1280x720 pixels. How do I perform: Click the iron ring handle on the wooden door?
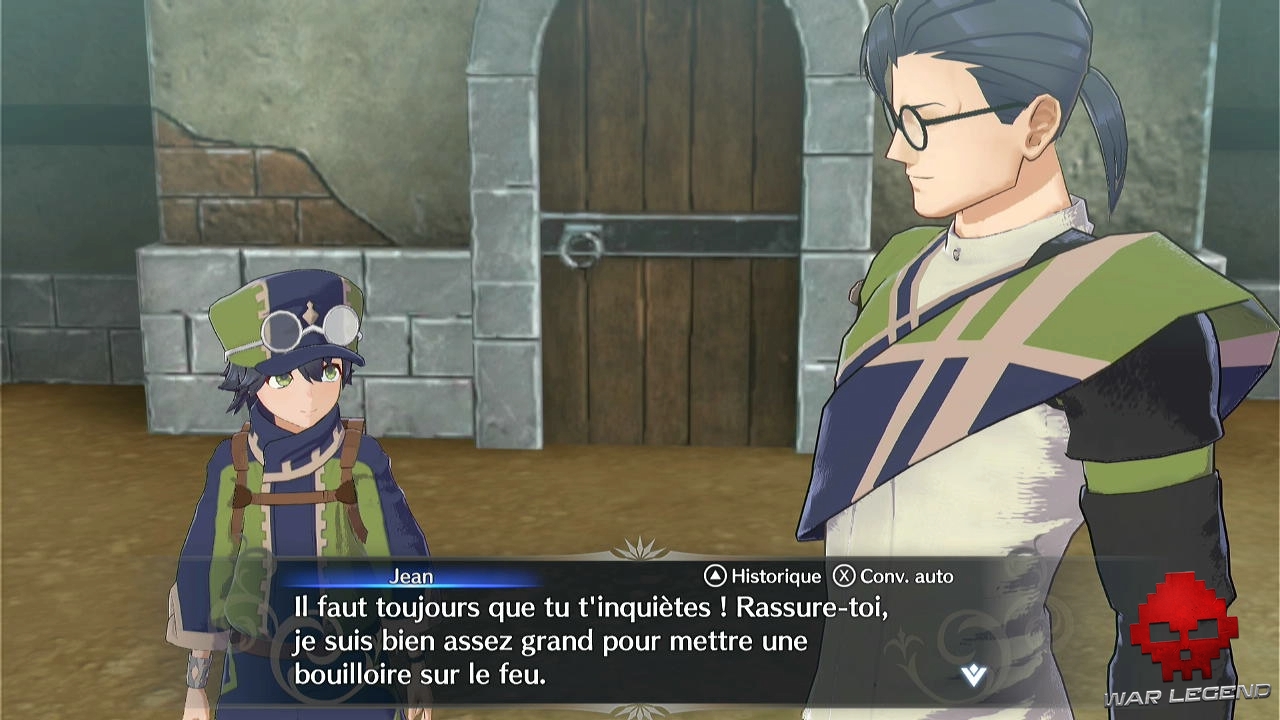(580, 248)
